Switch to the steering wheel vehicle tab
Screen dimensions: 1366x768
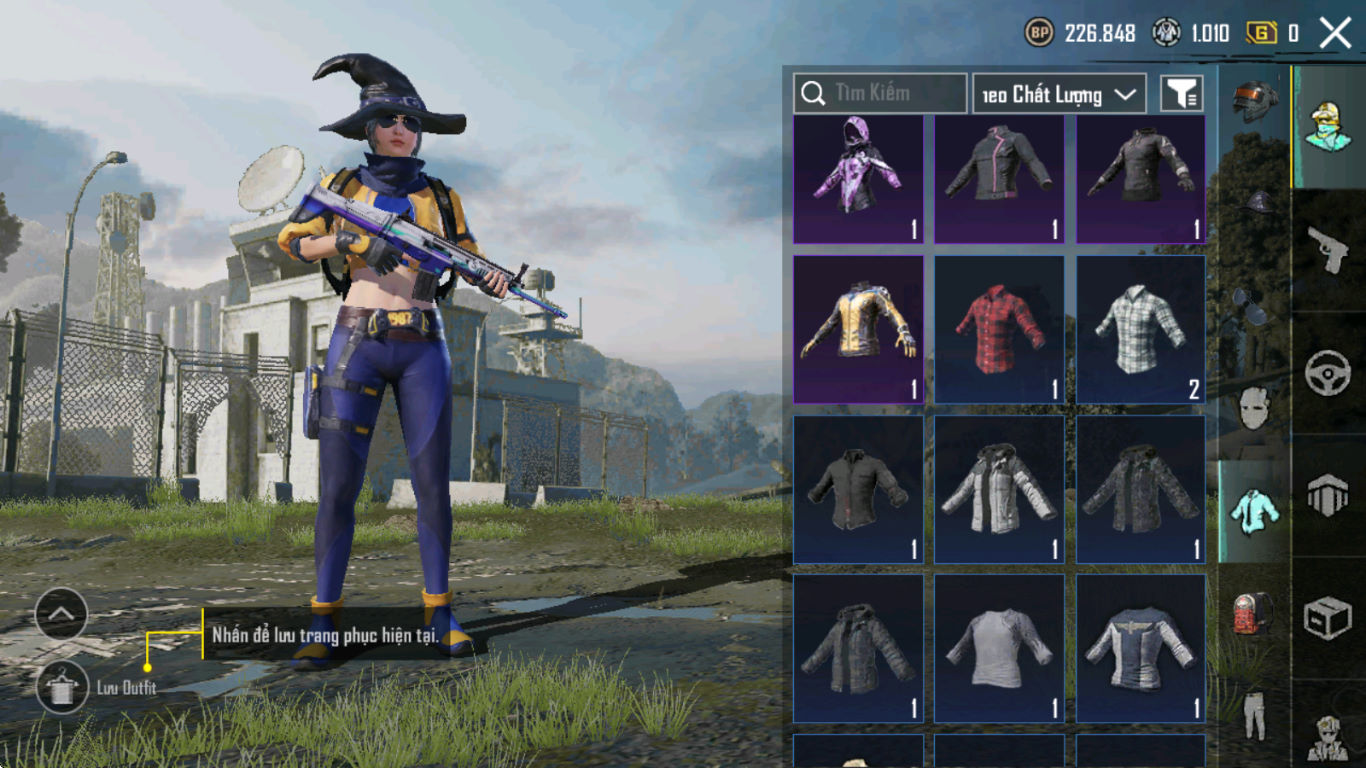click(x=1328, y=373)
